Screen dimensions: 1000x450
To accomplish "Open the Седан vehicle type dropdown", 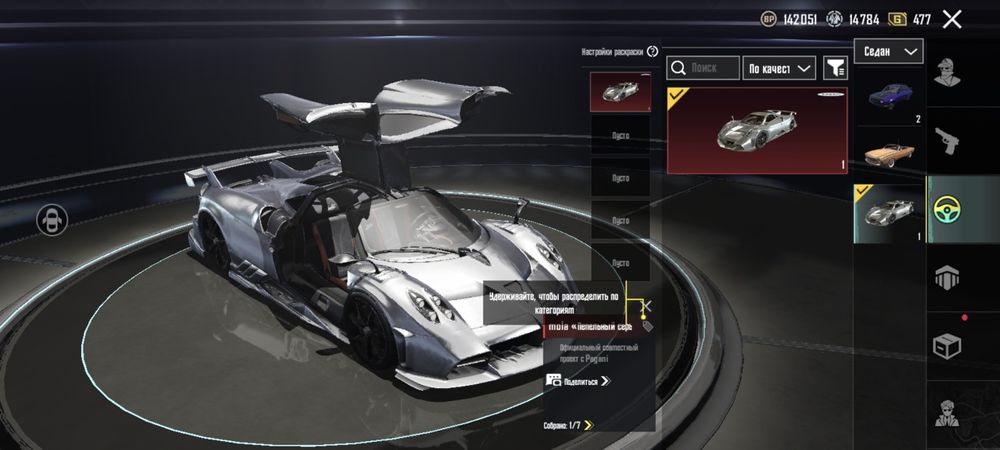I will [x=888, y=51].
